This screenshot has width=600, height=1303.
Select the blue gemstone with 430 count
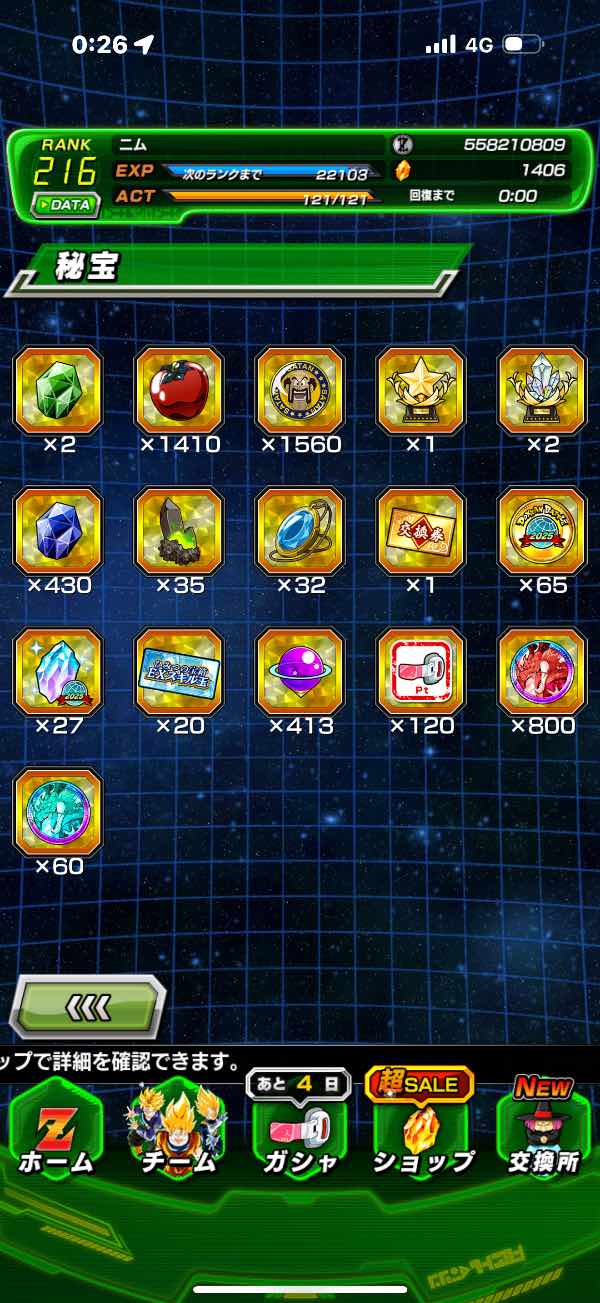(x=58, y=531)
